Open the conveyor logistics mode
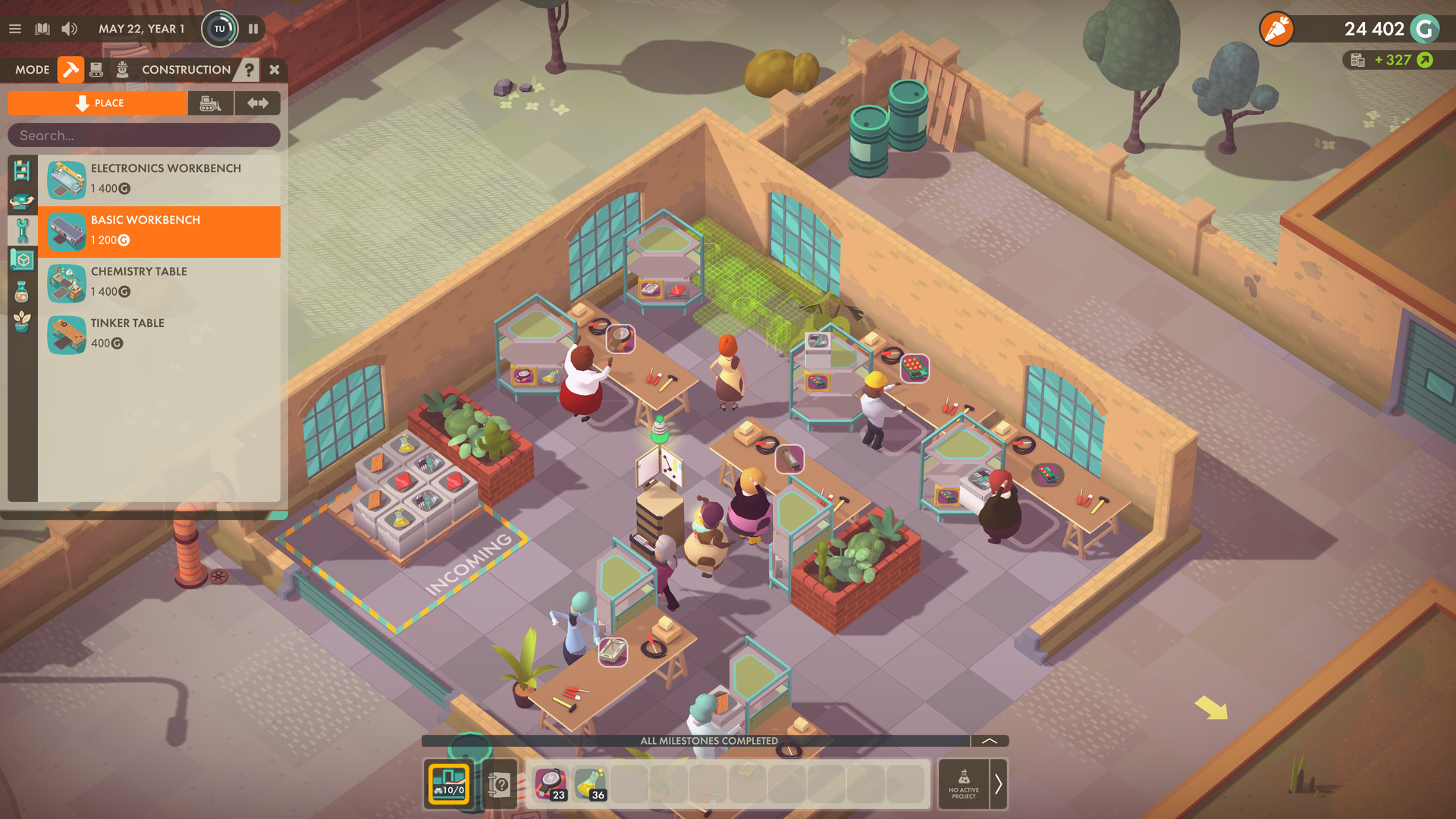Image resolution: width=1456 pixels, height=819 pixels. (96, 69)
